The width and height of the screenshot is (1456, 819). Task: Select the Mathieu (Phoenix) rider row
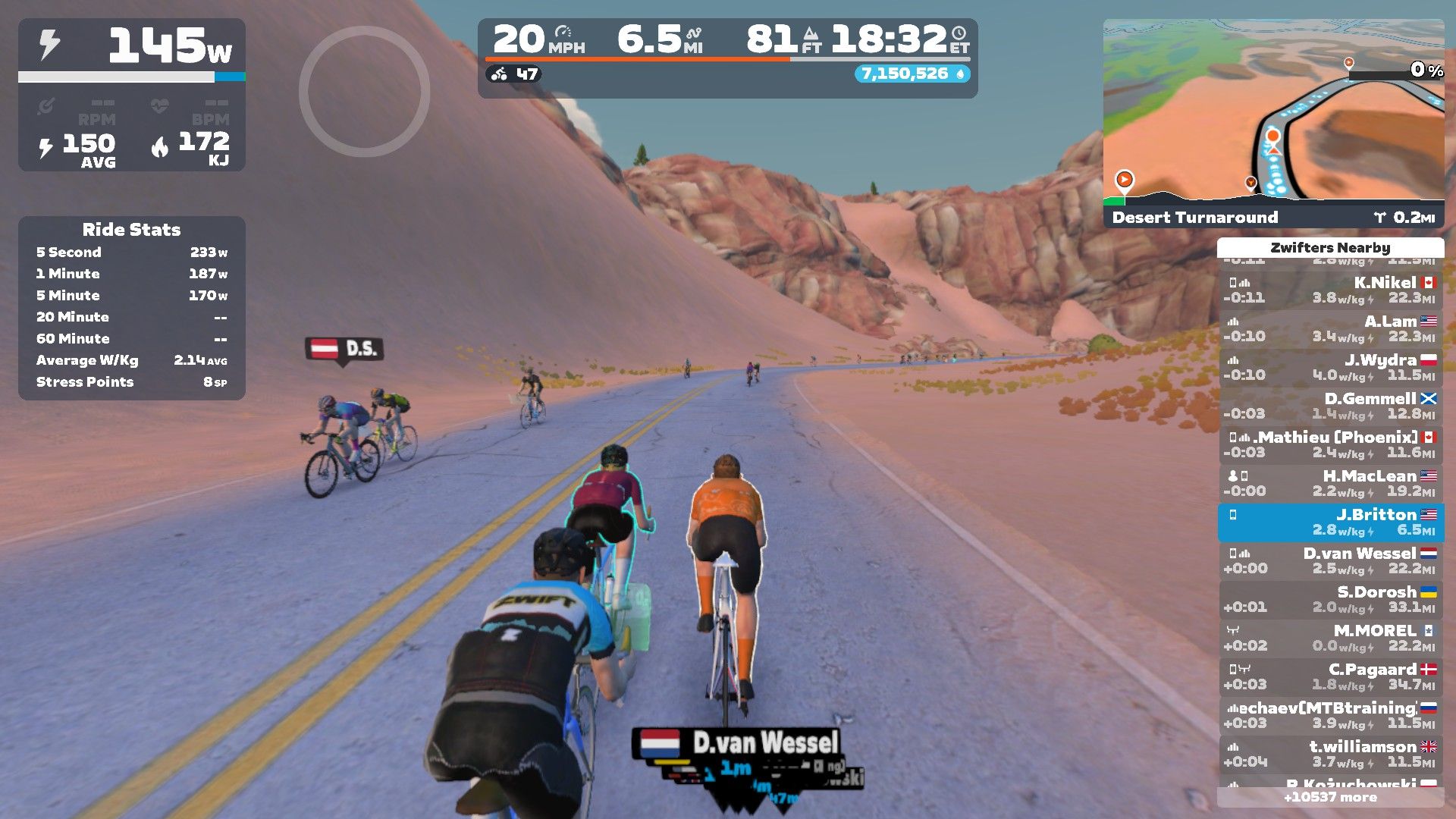pyautogui.click(x=1331, y=444)
